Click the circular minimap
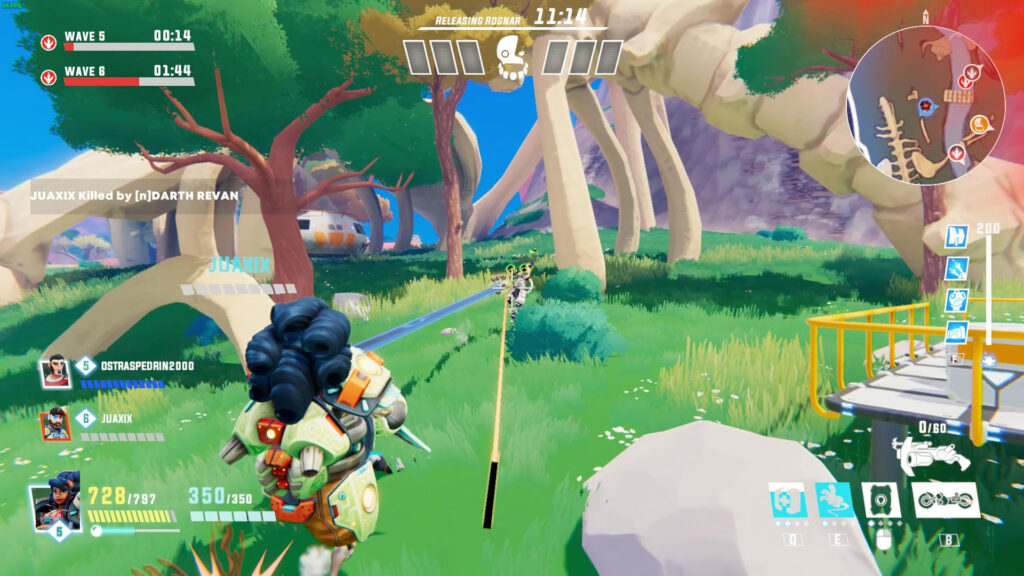The width and height of the screenshot is (1024, 576). pos(925,107)
